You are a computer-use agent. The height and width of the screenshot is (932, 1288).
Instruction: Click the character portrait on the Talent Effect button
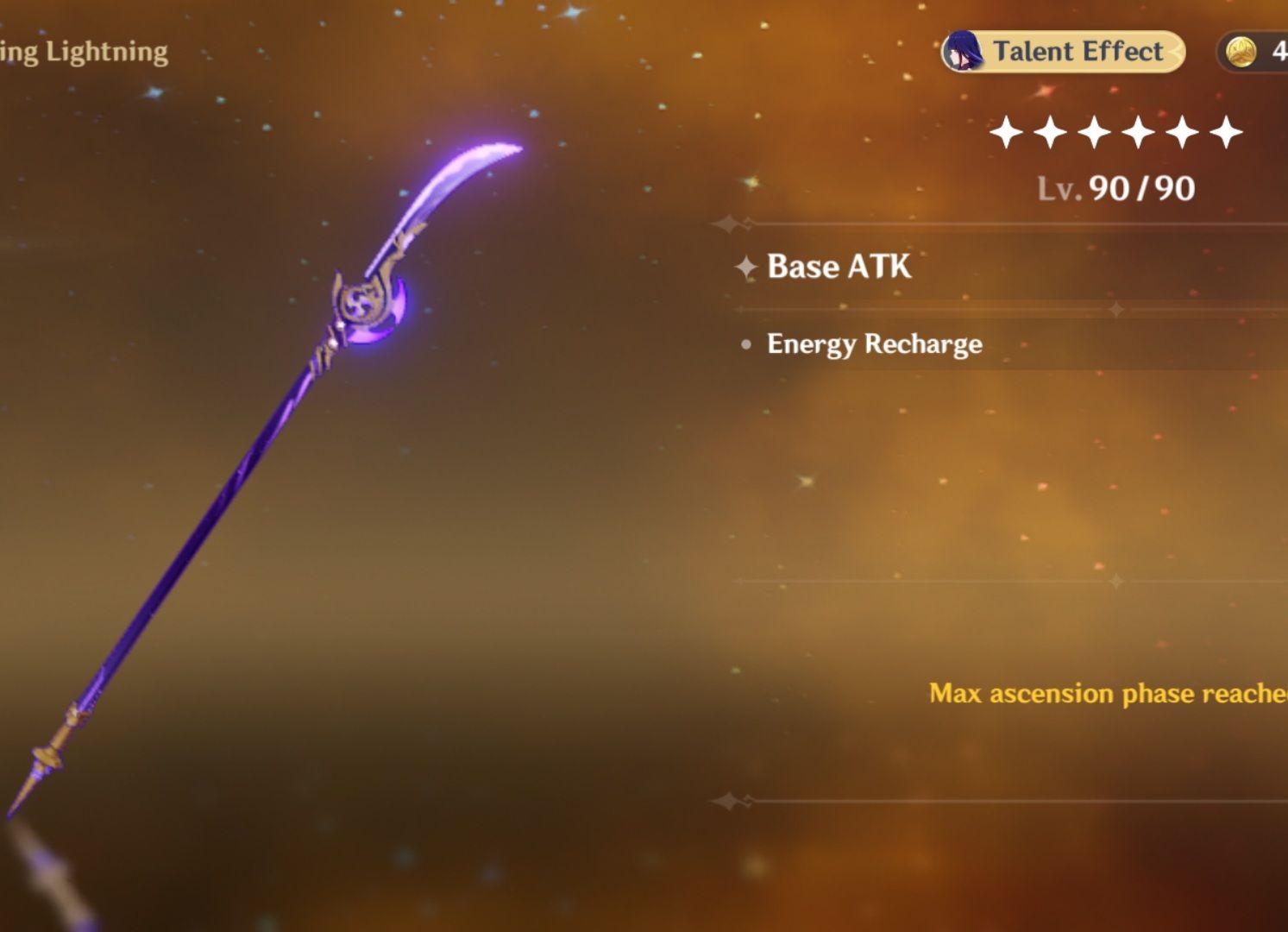point(964,51)
